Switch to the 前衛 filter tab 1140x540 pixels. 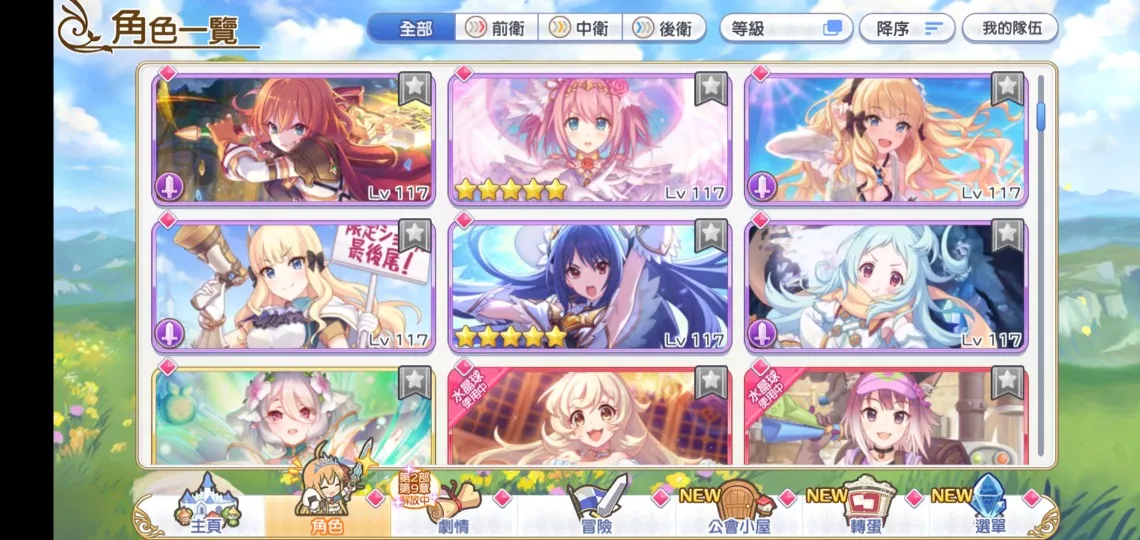tap(498, 28)
